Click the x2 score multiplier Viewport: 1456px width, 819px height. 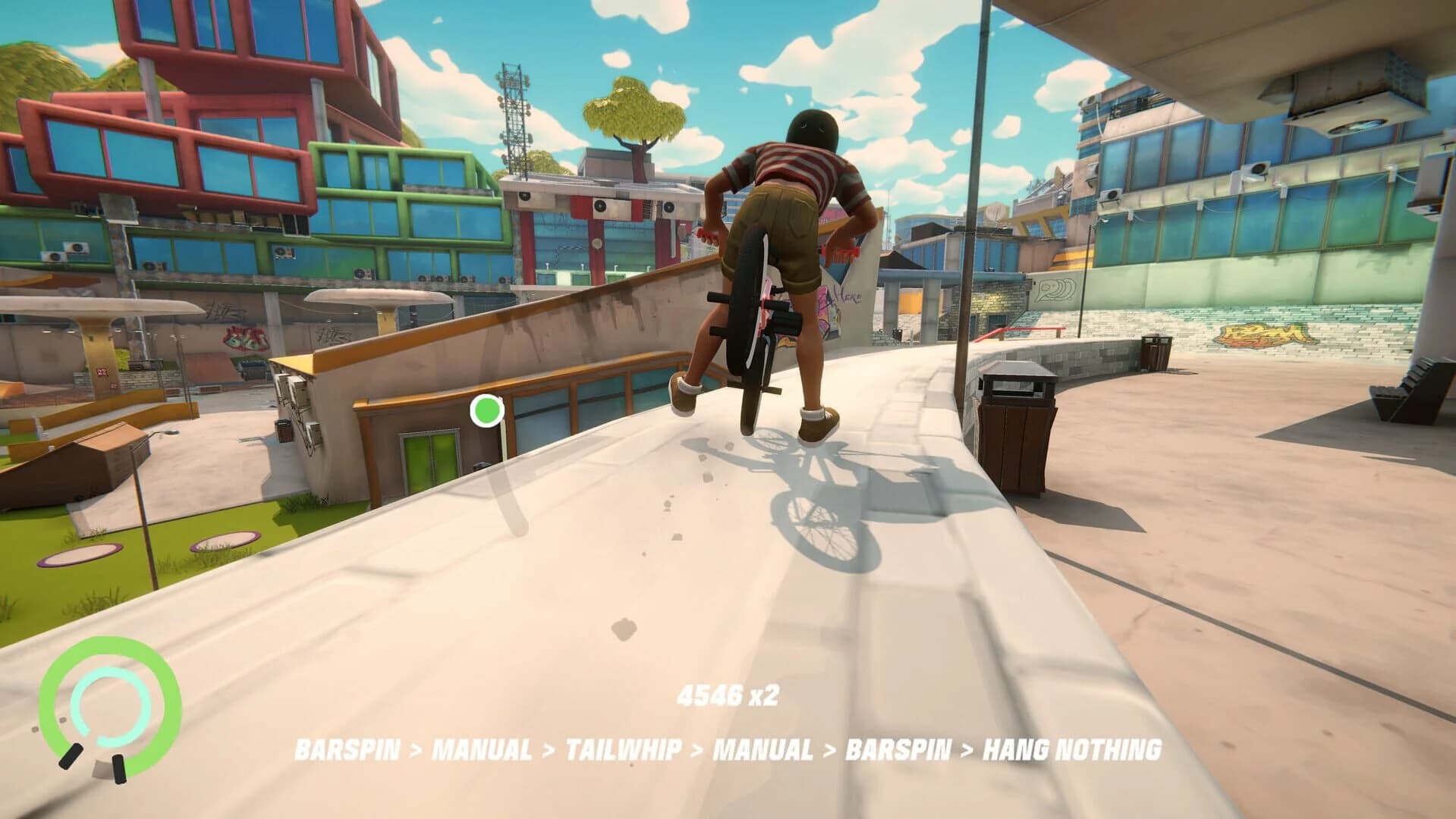click(764, 695)
